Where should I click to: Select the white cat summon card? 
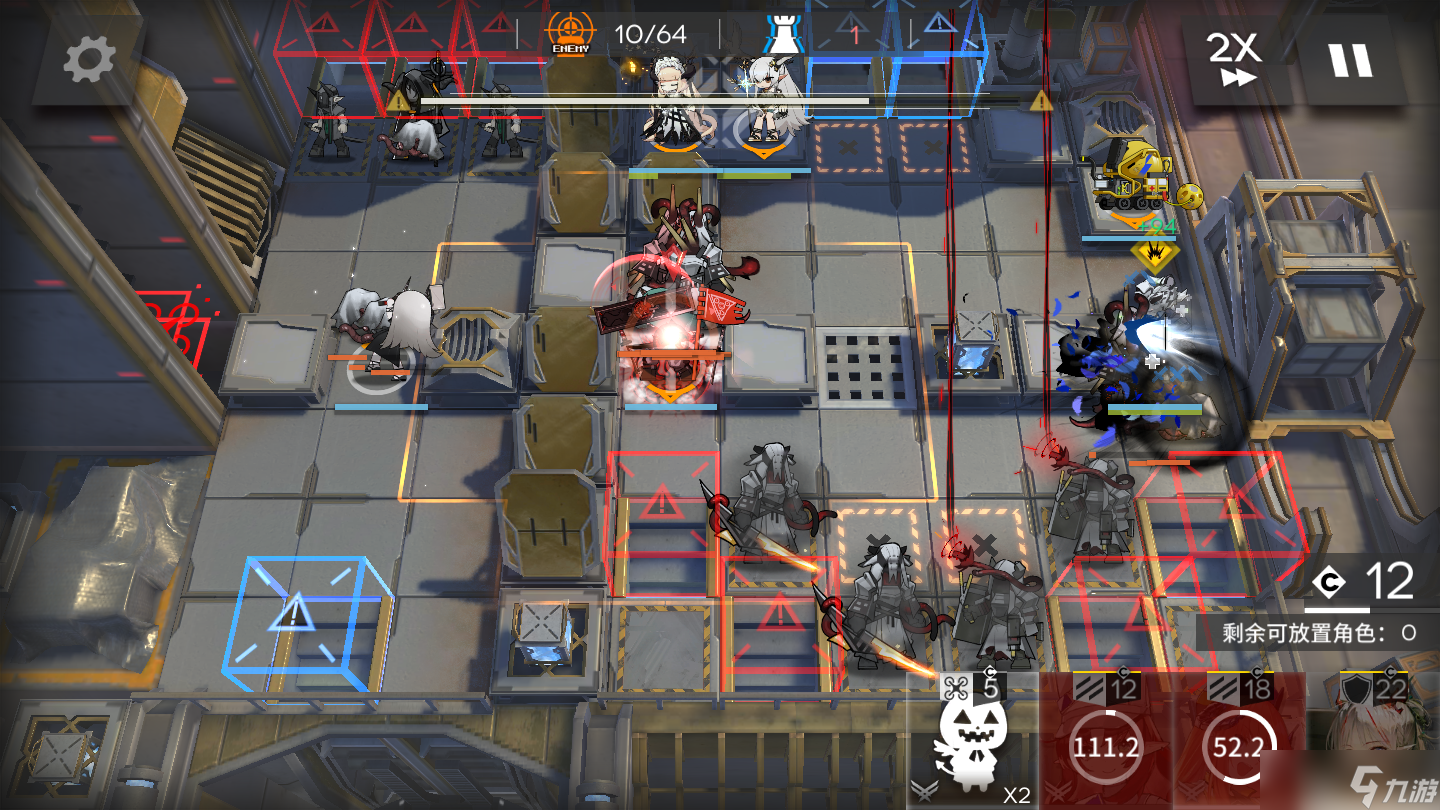coord(972,742)
